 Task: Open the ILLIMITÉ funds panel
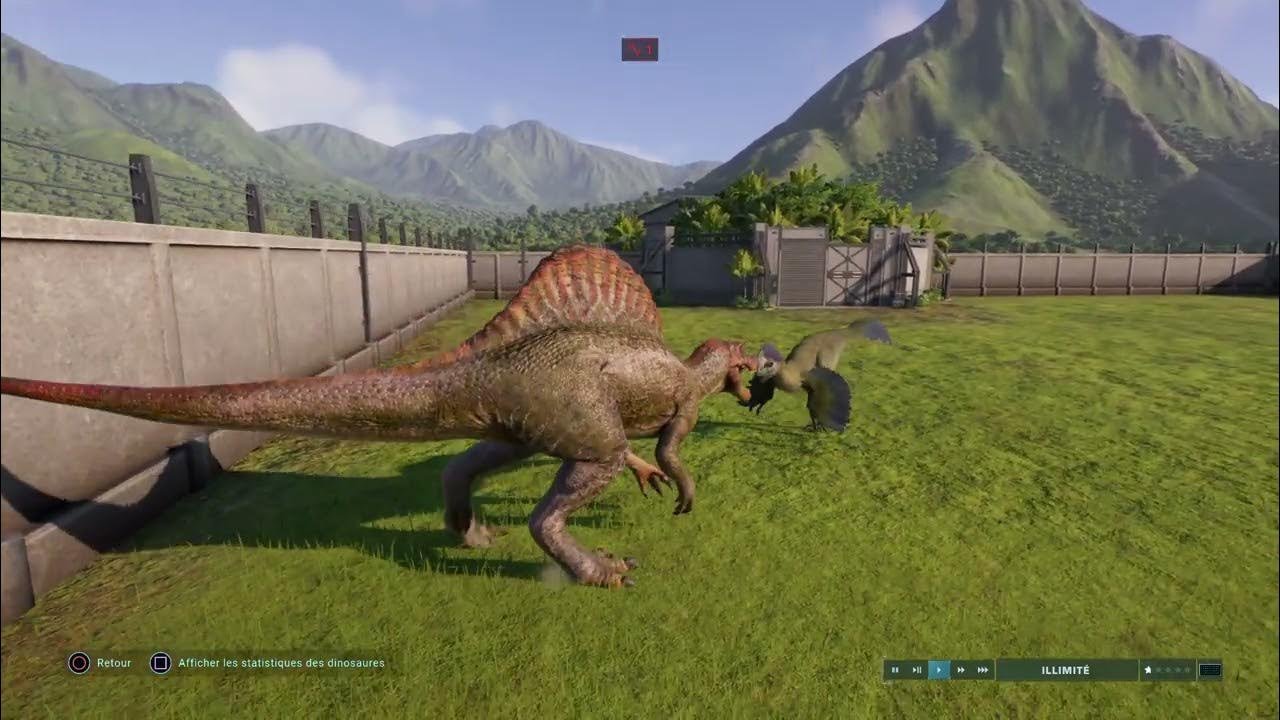[x=1066, y=670]
